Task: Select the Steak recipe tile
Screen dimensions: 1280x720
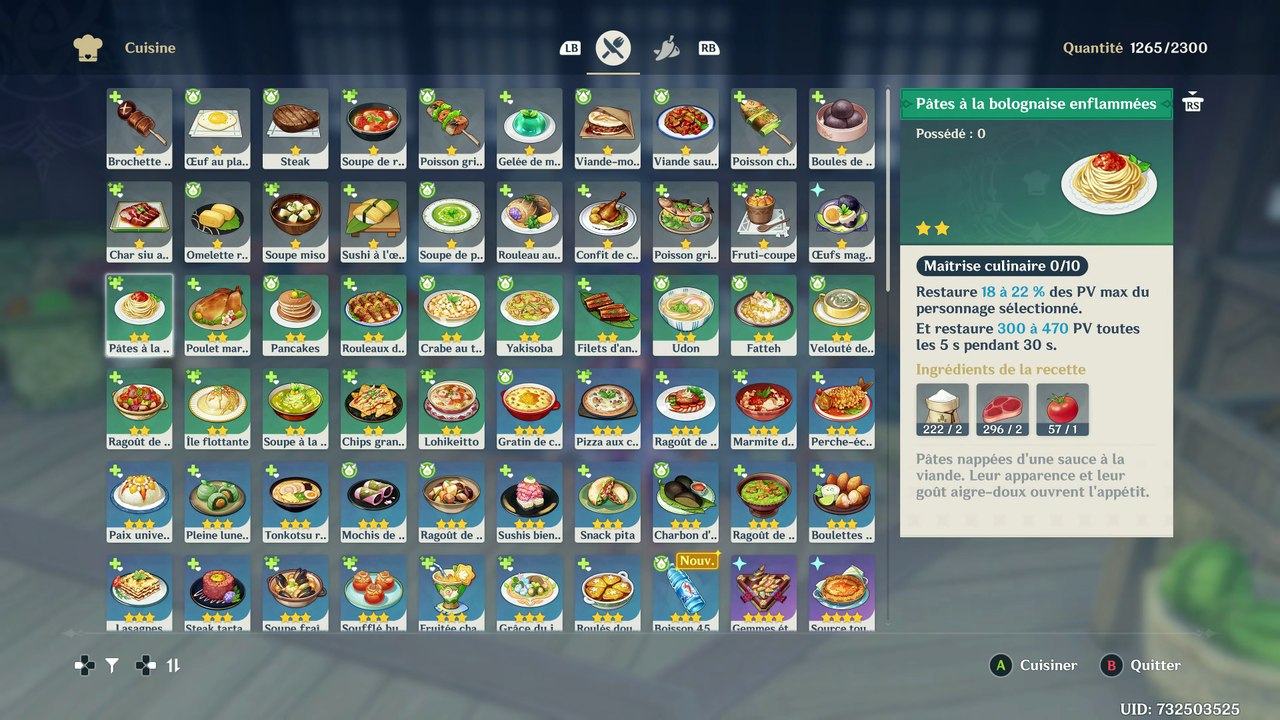Action: point(295,128)
